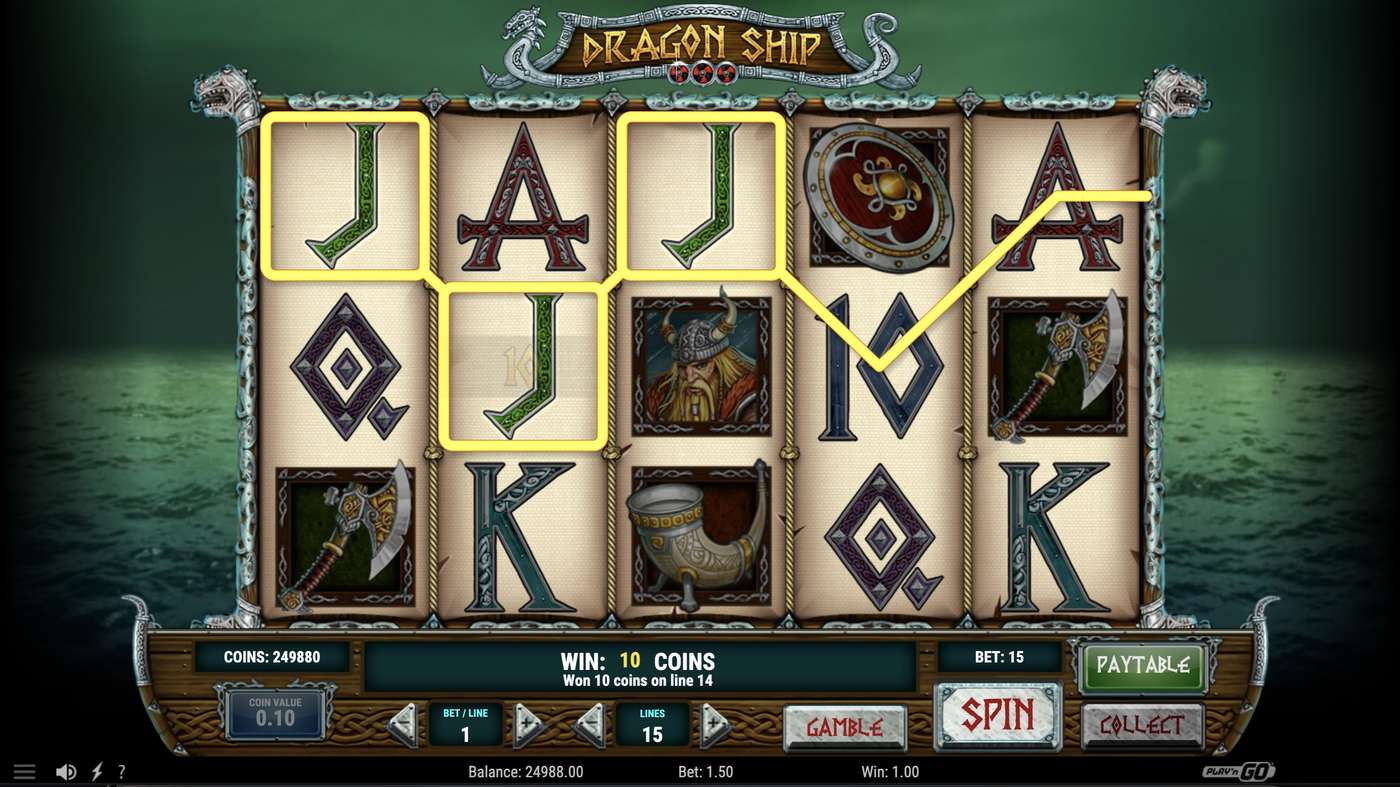Image resolution: width=1400 pixels, height=787 pixels.
Task: Open the hamburger menu icon
Action: [x=24, y=771]
